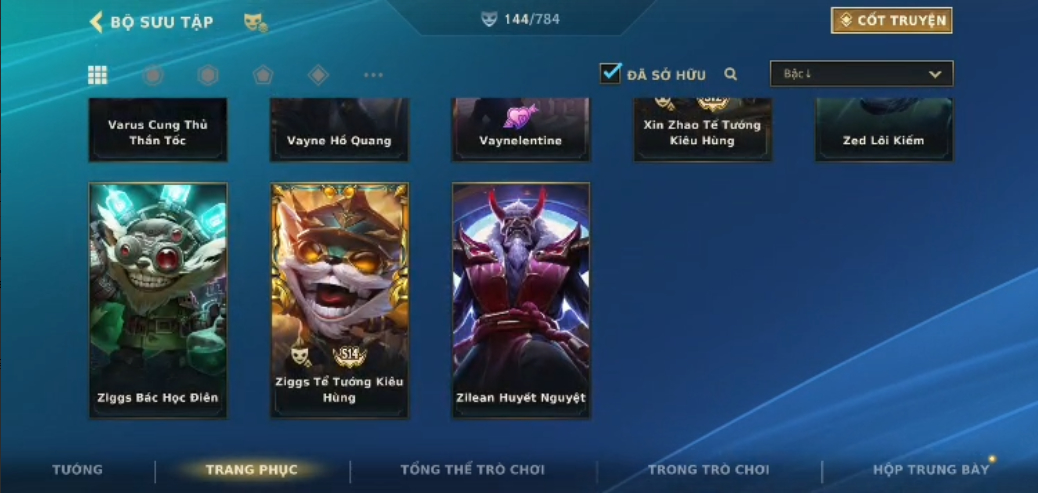The image size is (1038, 493).
Task: Toggle the Đã Sở Hữu checkbox
Action: pos(610,74)
